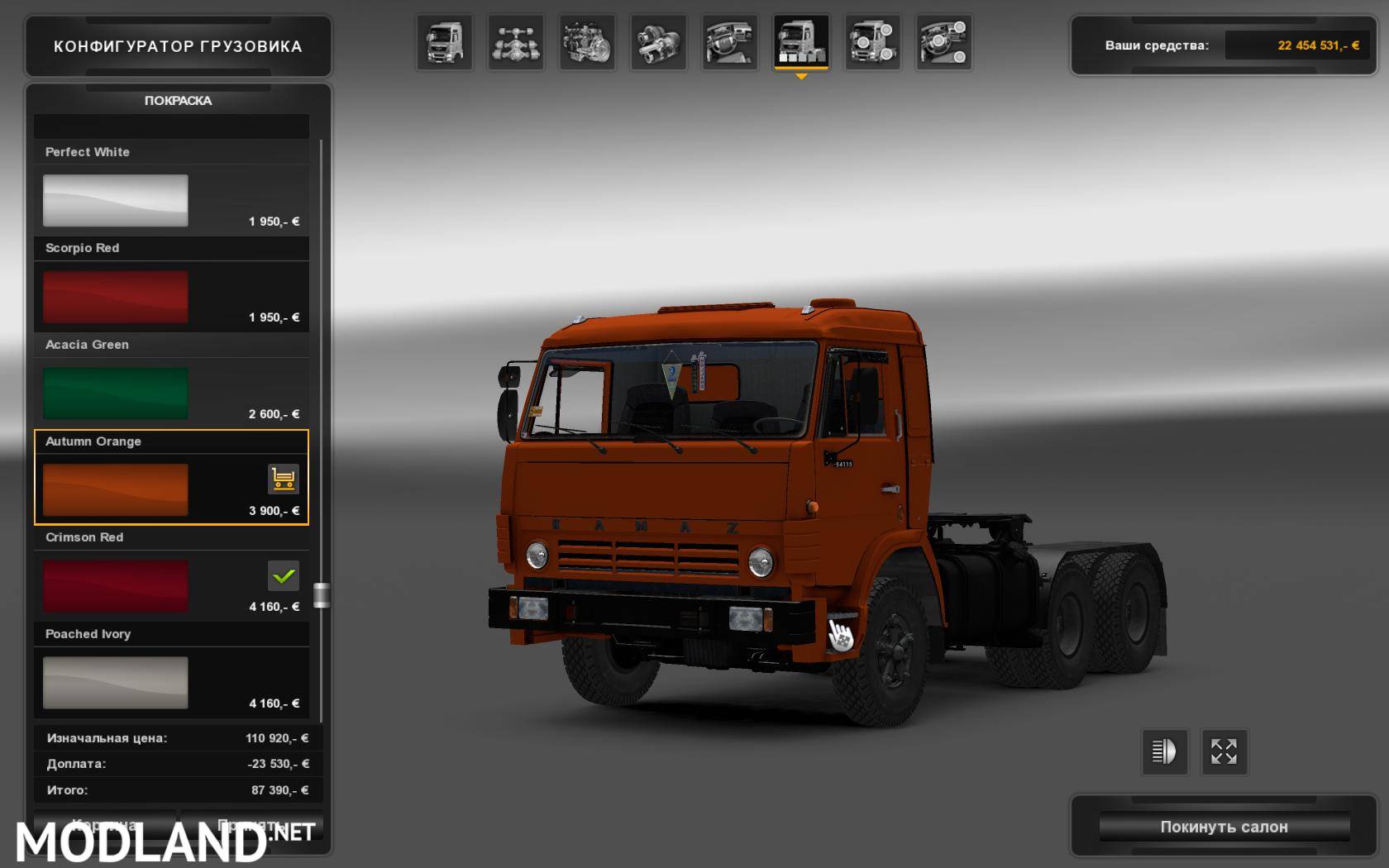
Task: Click the Покинуть салон button
Action: pos(1224,827)
